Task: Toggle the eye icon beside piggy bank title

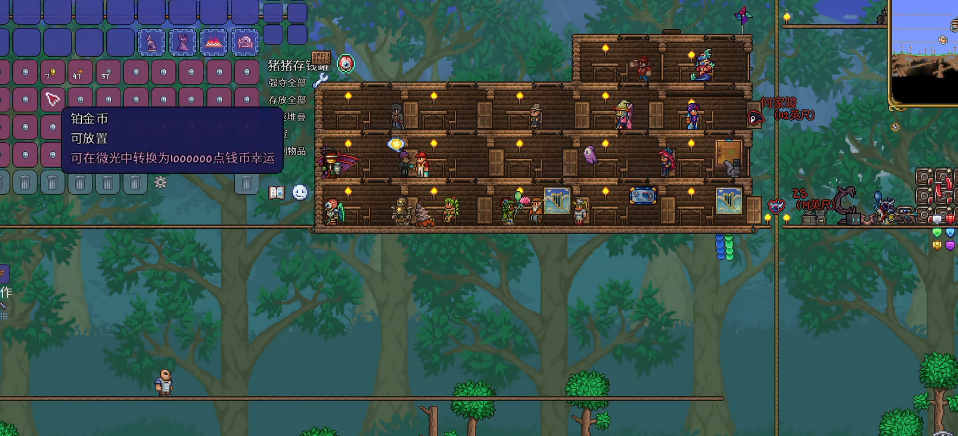Action: 346,63
